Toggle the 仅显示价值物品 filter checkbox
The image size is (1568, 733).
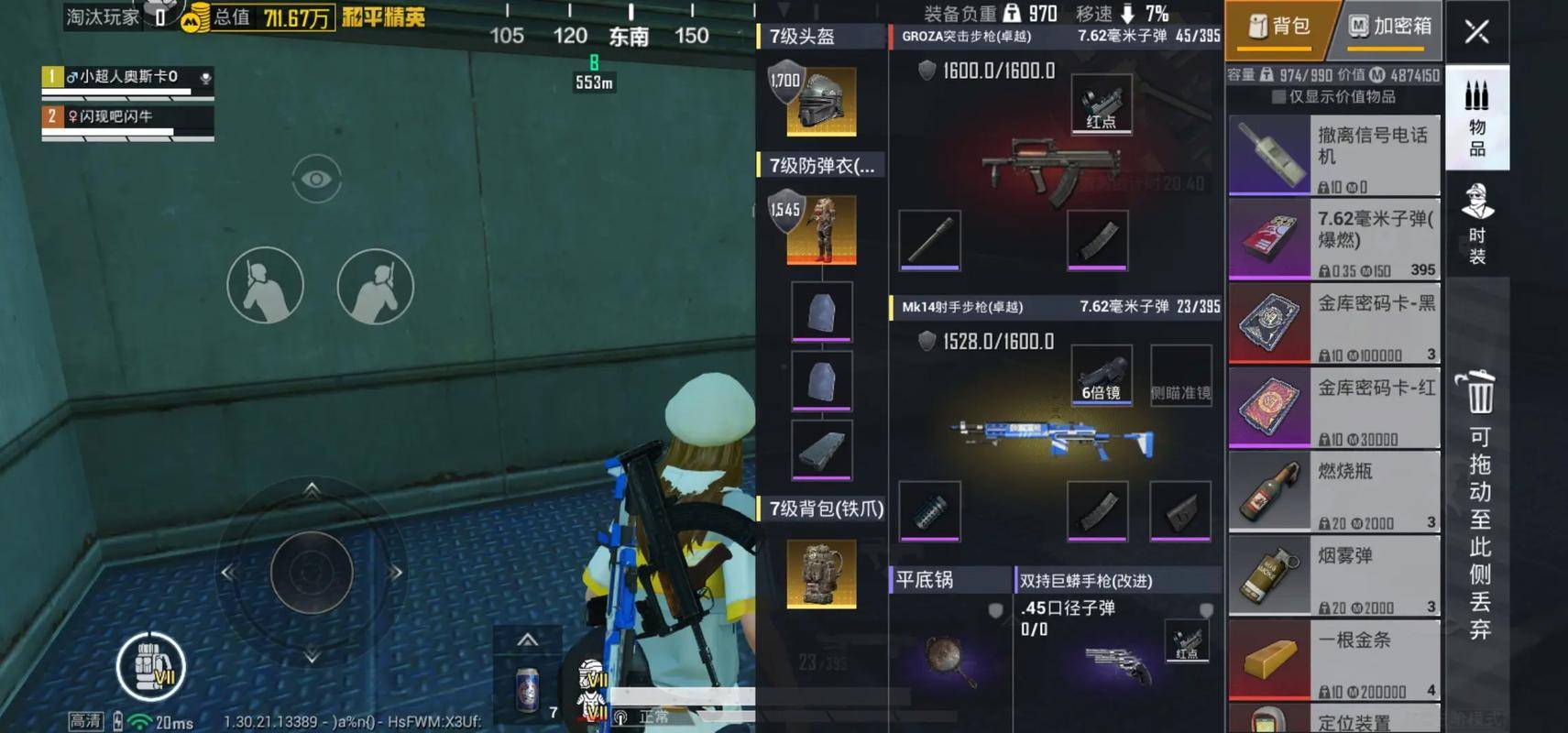[x=1277, y=97]
